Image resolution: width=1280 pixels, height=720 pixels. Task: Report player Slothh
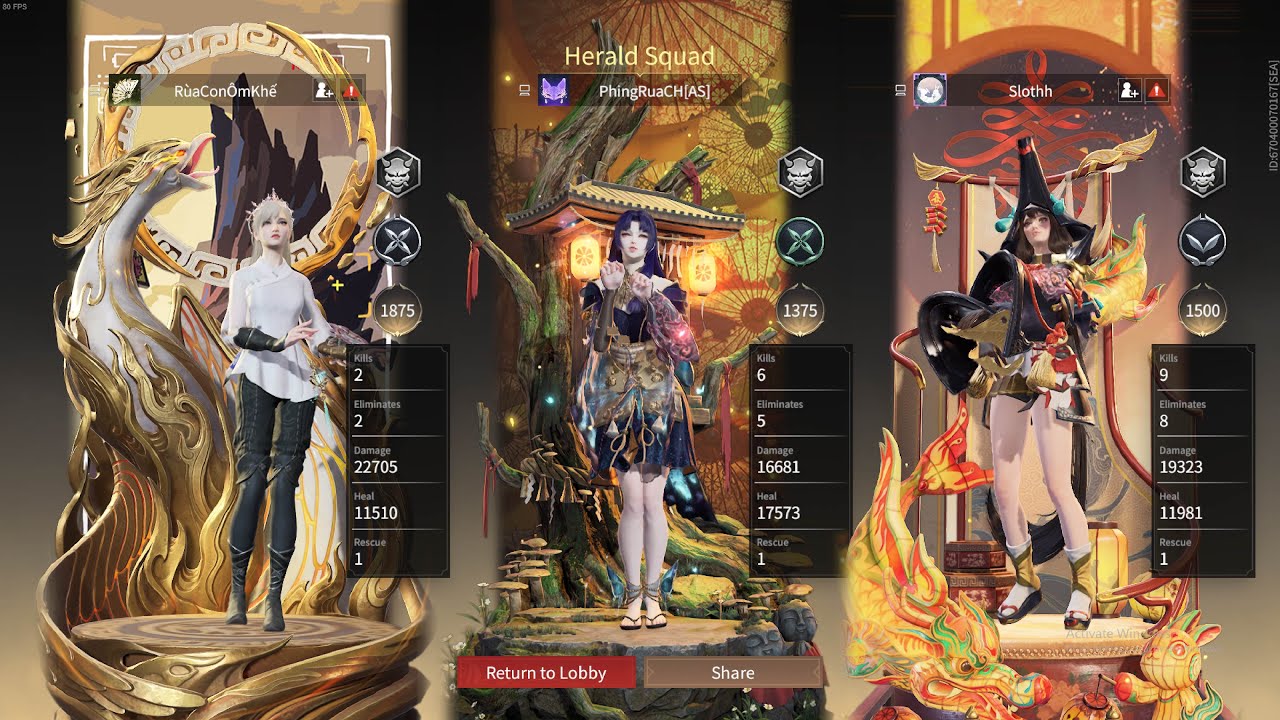point(1156,91)
